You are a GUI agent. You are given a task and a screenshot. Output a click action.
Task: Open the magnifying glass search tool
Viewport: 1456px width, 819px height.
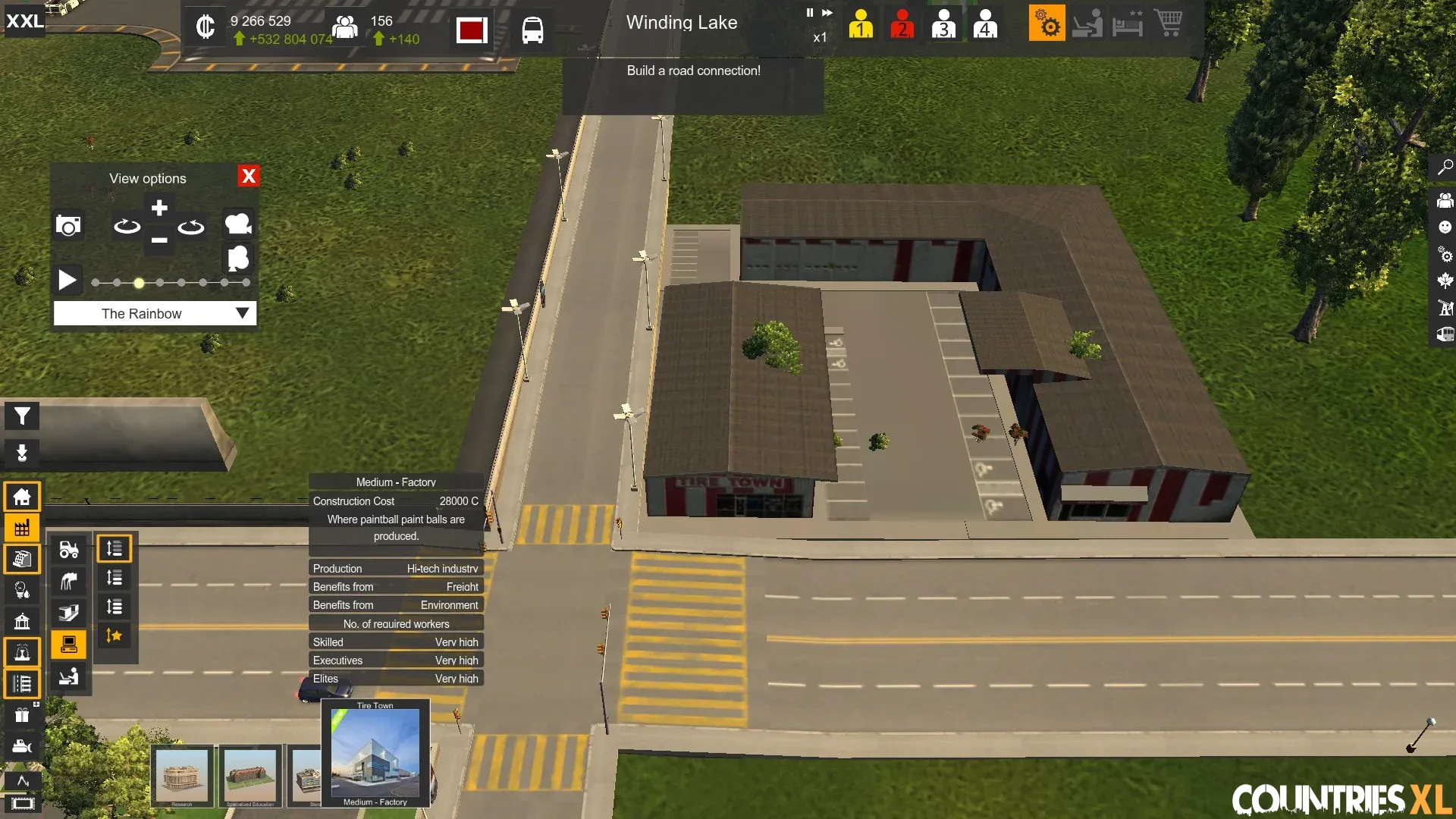pos(1445,167)
